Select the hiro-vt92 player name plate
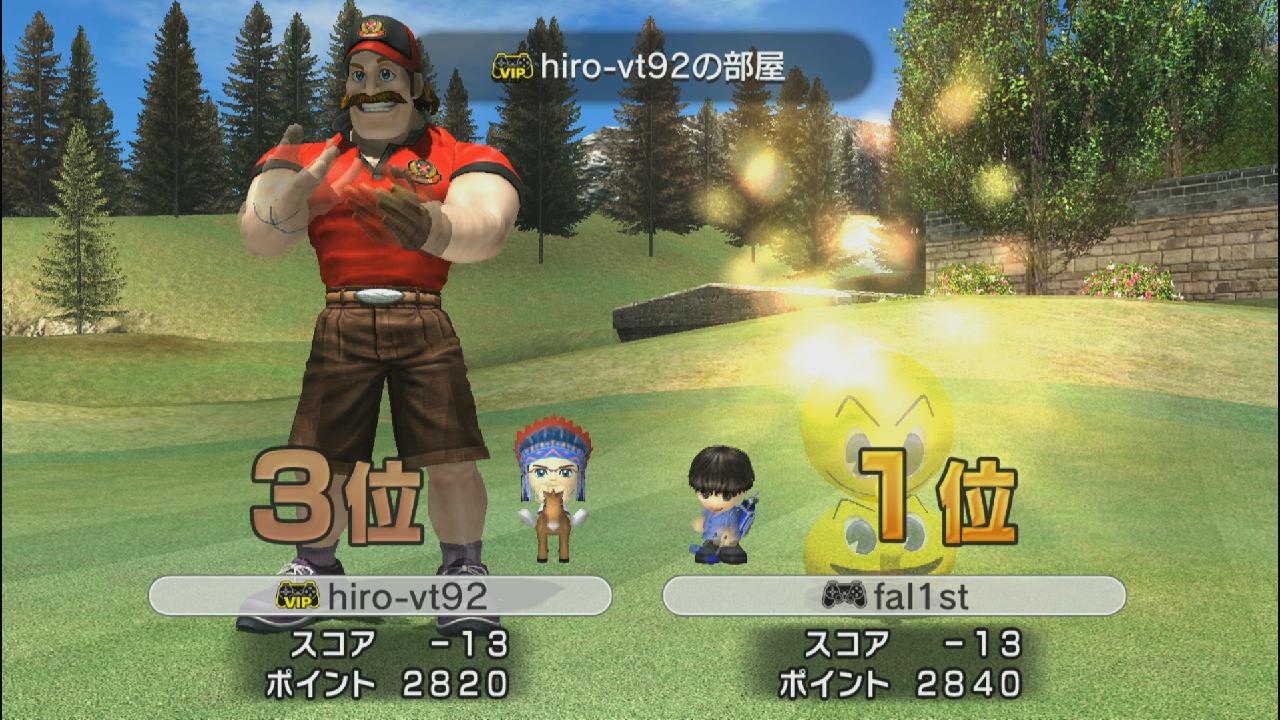This screenshot has width=1280, height=720. [x=380, y=596]
